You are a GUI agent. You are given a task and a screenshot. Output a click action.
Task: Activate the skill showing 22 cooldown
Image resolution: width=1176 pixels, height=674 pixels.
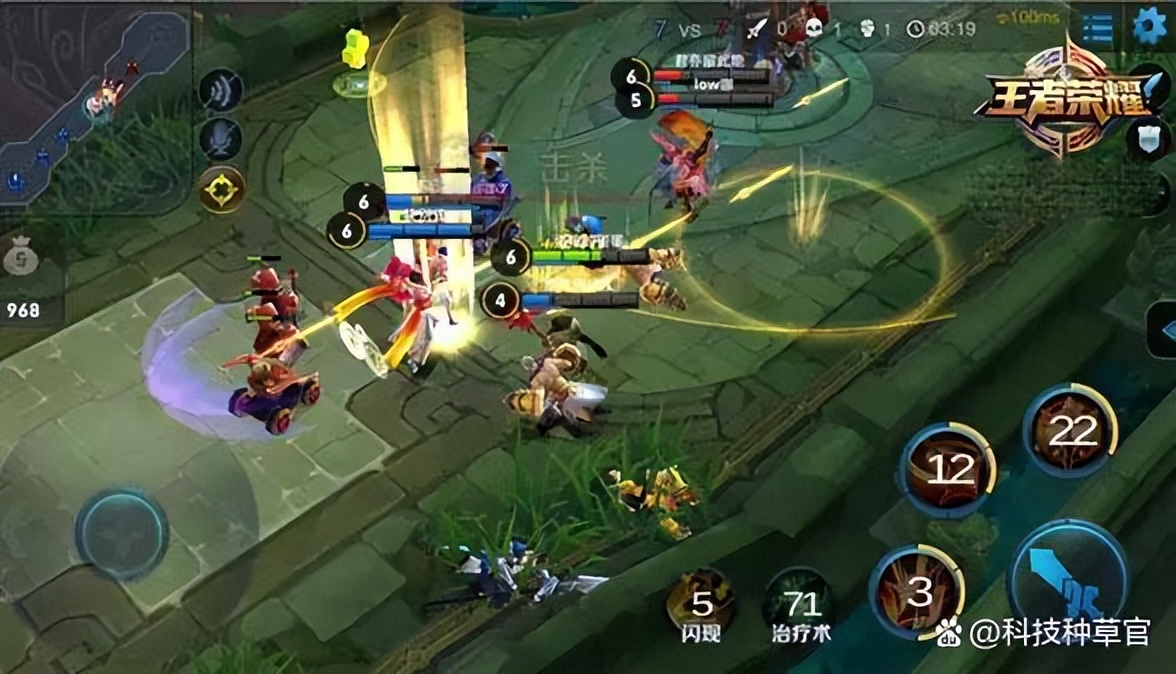(1070, 431)
